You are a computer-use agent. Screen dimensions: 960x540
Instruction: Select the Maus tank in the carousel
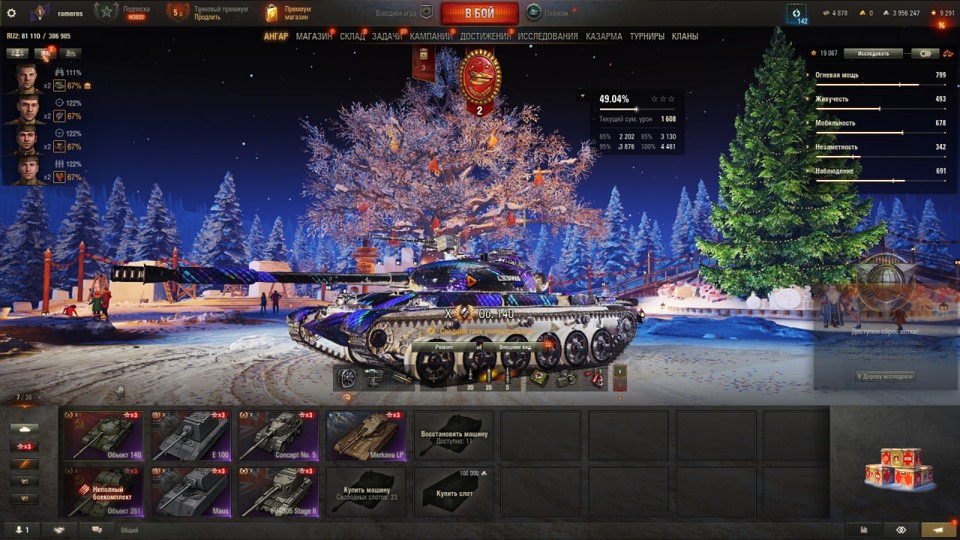(191, 492)
